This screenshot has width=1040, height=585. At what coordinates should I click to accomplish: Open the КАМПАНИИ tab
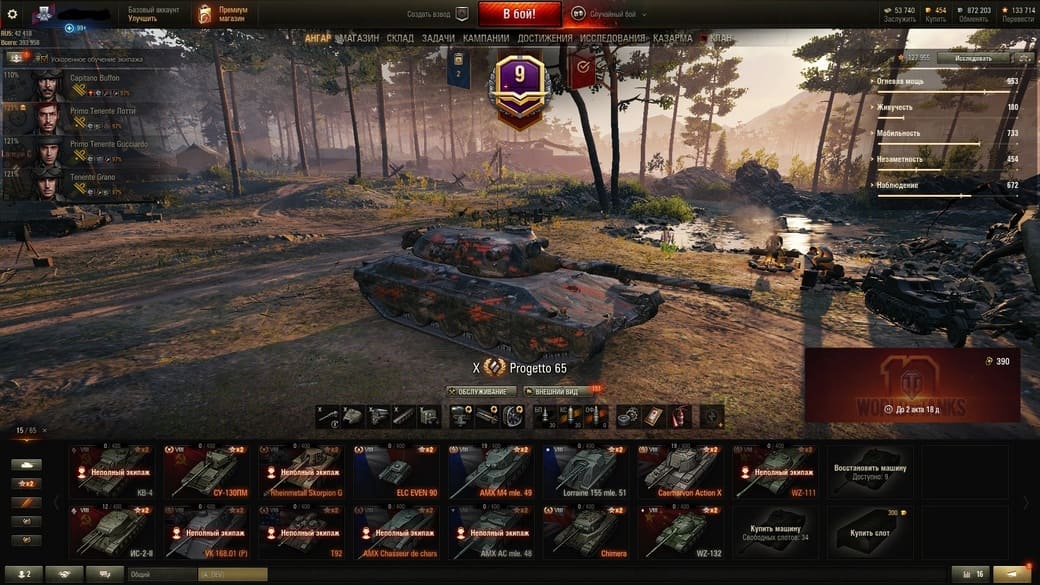(x=486, y=38)
